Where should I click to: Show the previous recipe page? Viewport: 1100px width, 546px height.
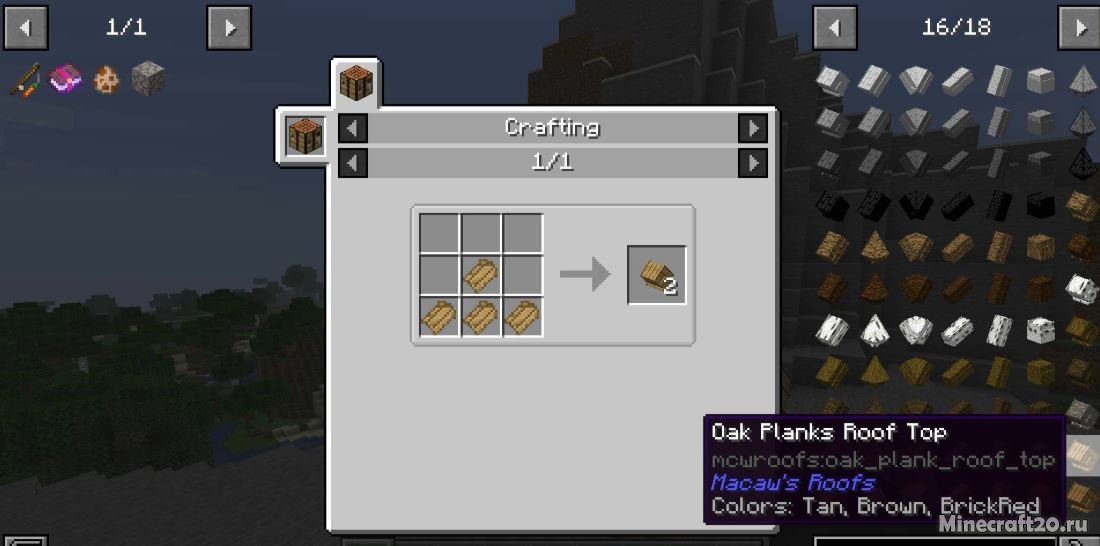(353, 162)
